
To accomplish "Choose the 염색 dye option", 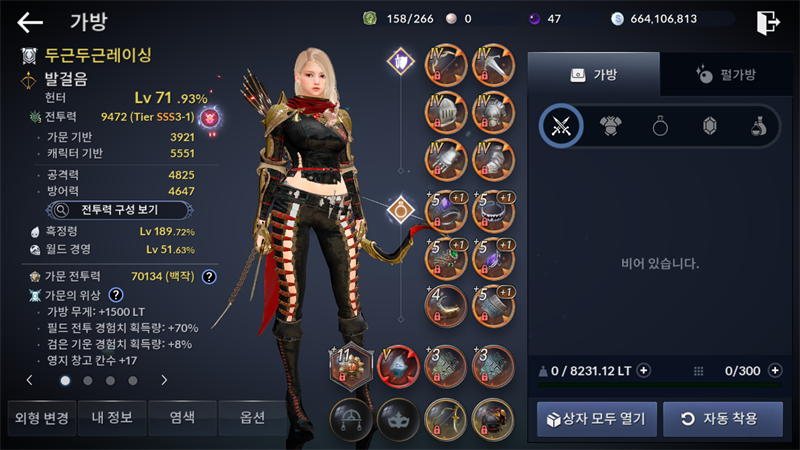I will (x=182, y=417).
